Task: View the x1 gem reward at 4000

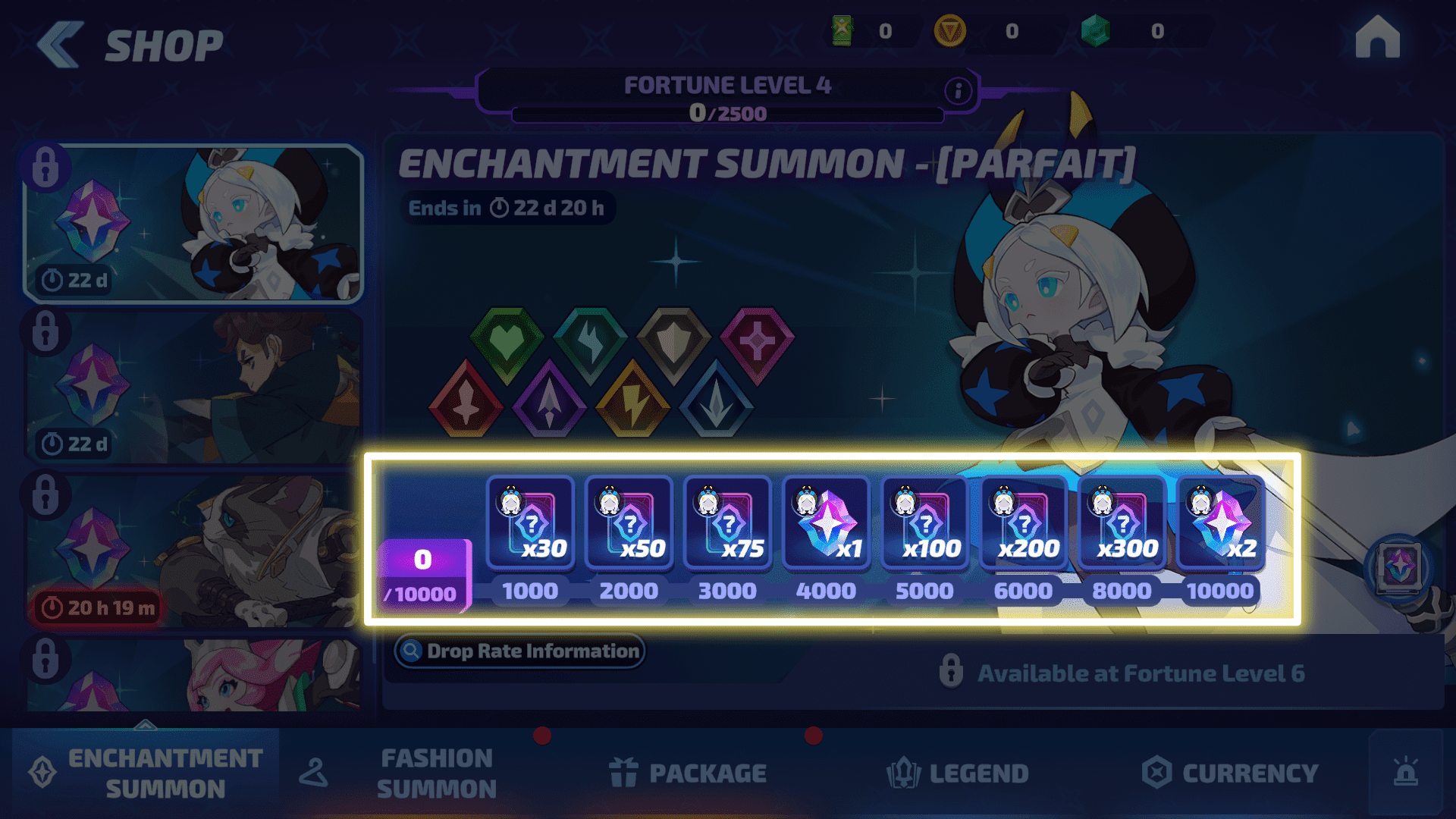Action: pyautogui.click(x=826, y=523)
